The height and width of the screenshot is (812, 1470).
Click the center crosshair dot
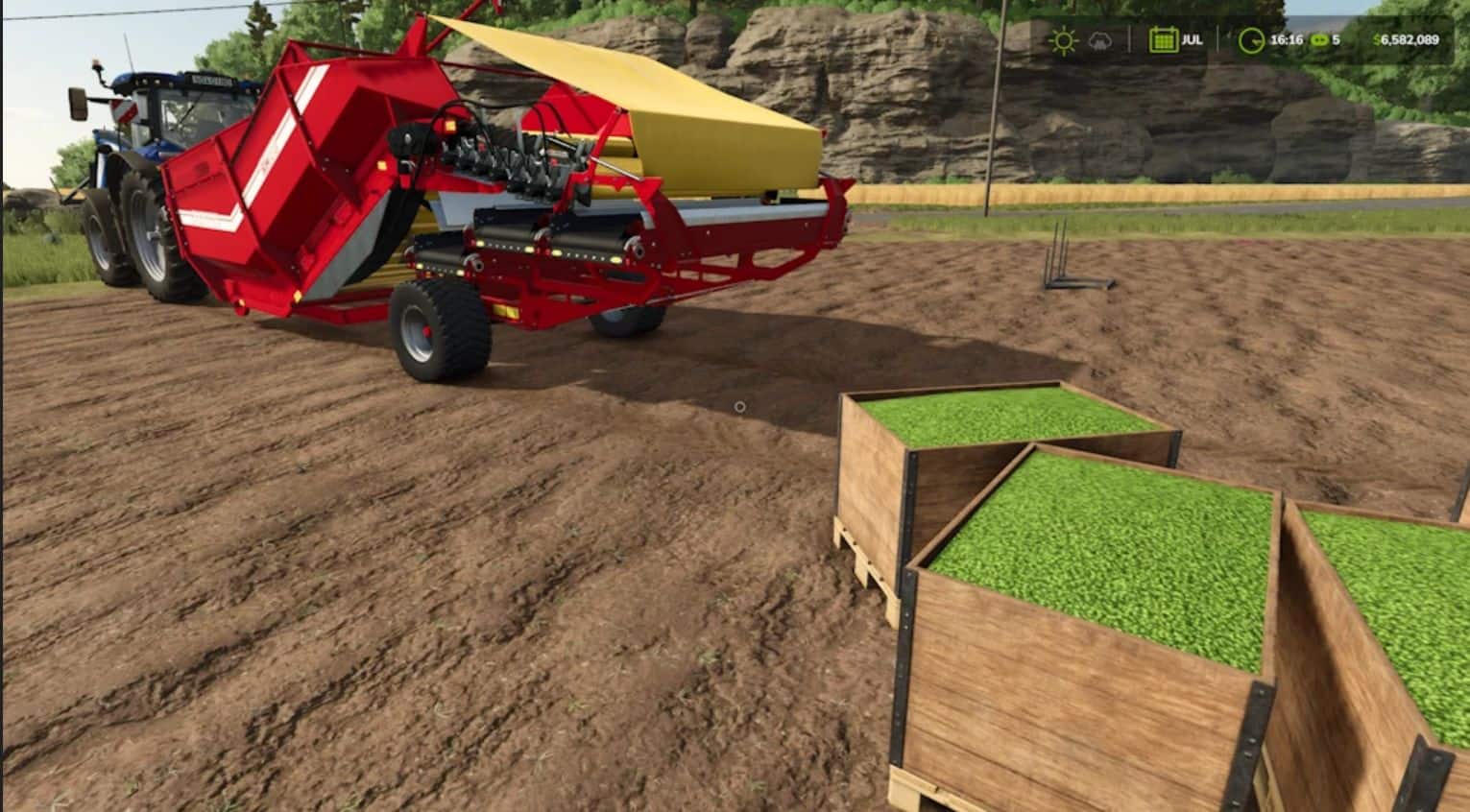[738, 407]
